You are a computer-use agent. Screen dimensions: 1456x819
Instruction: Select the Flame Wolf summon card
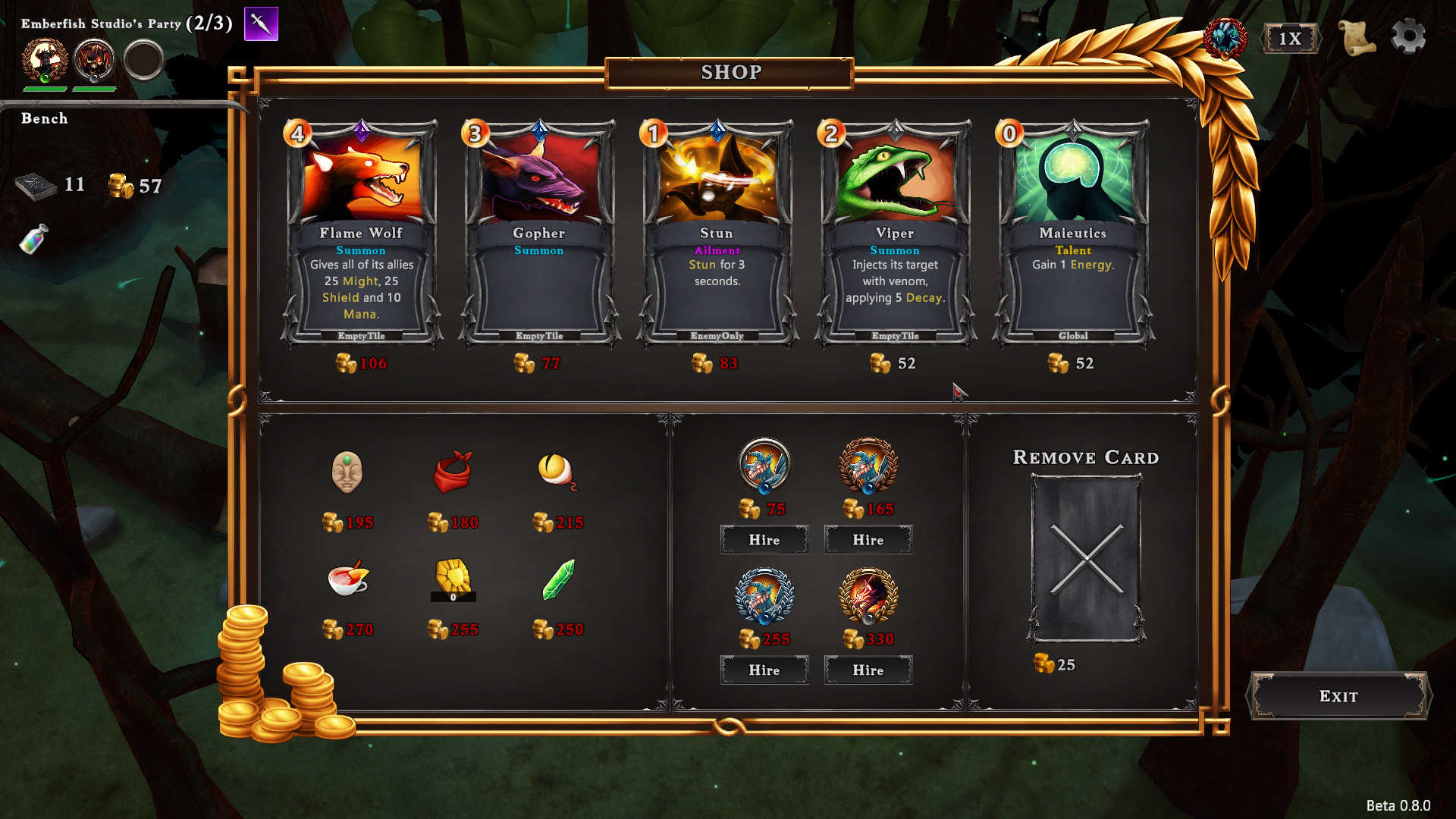point(361,231)
